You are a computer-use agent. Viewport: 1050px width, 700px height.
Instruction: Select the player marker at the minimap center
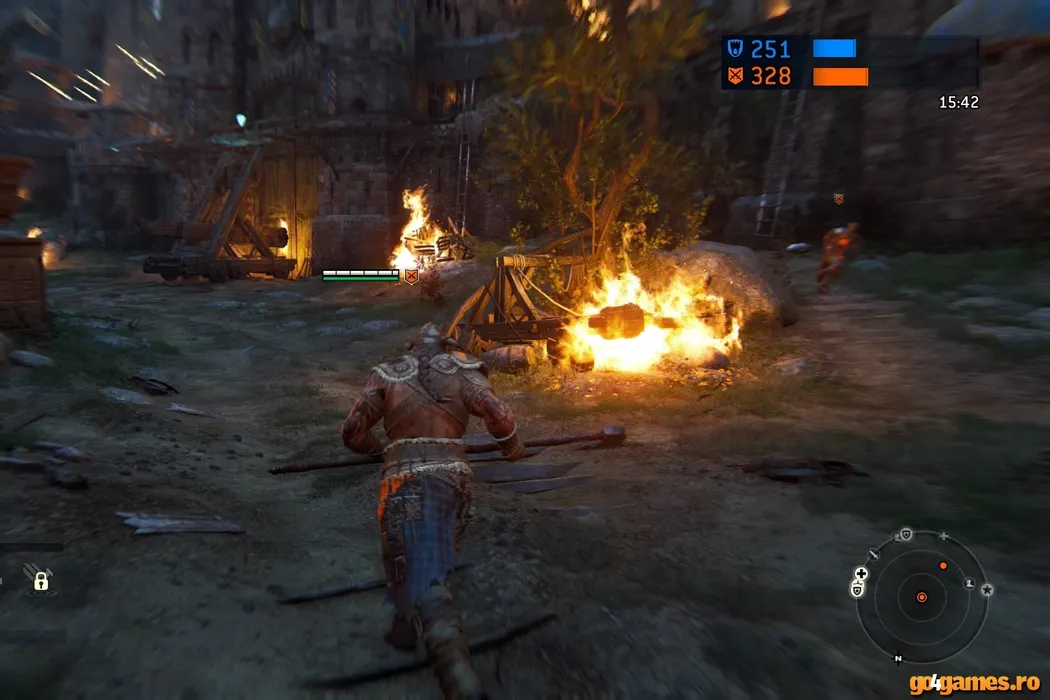pos(922,597)
